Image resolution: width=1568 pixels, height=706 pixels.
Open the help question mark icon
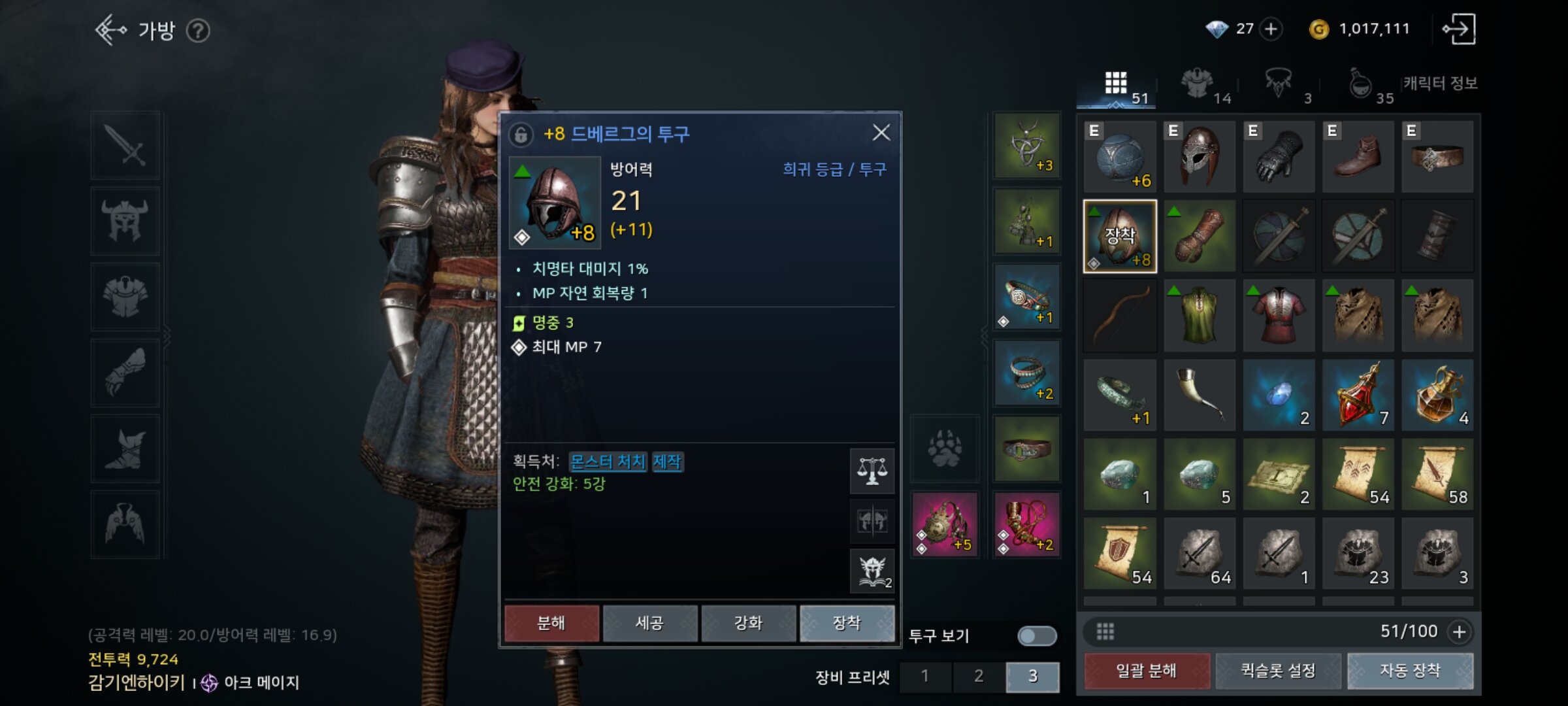[198, 31]
